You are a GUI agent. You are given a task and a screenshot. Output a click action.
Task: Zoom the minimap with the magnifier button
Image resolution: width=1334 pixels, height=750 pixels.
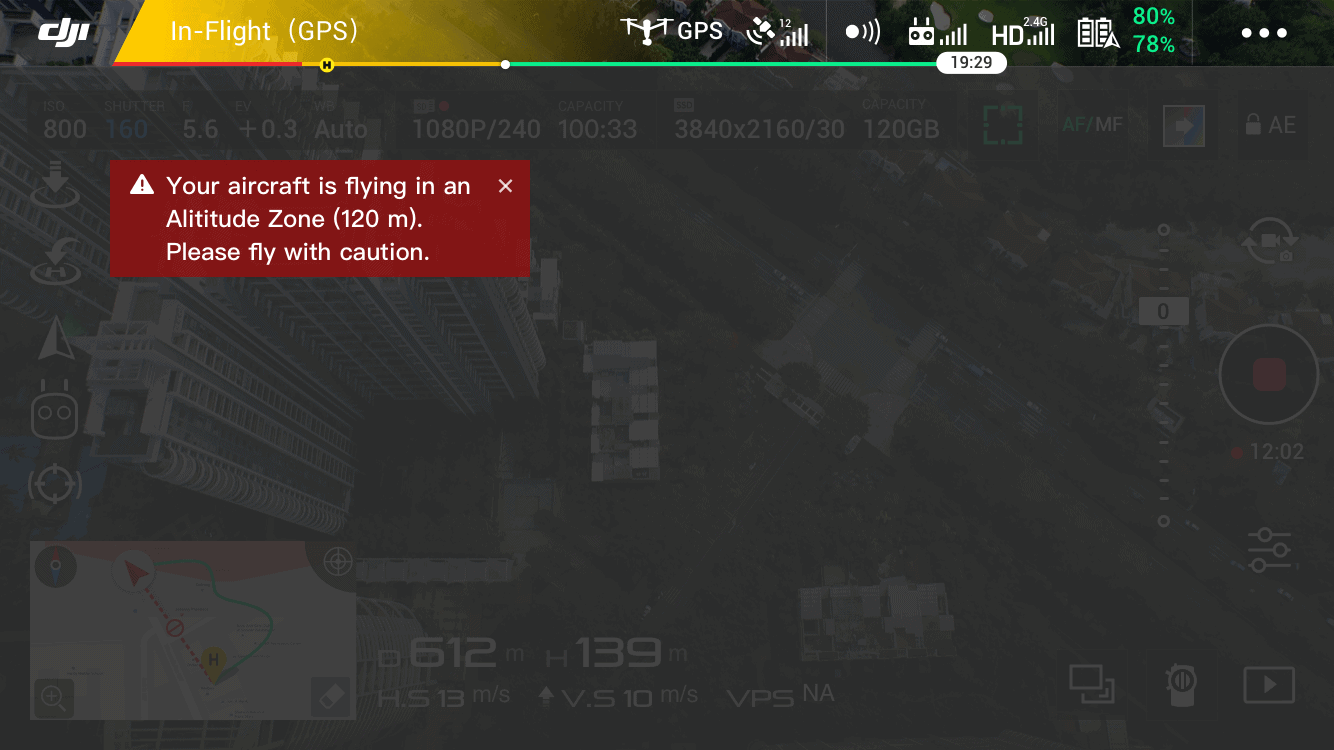(x=52, y=696)
